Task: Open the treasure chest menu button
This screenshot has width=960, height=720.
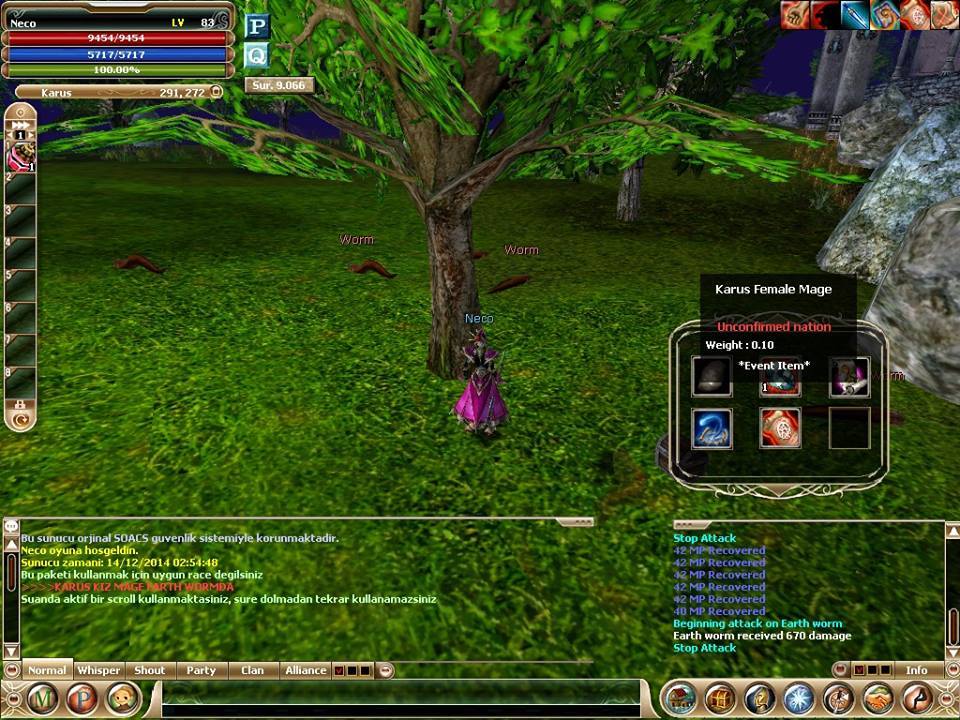Action: [x=720, y=698]
